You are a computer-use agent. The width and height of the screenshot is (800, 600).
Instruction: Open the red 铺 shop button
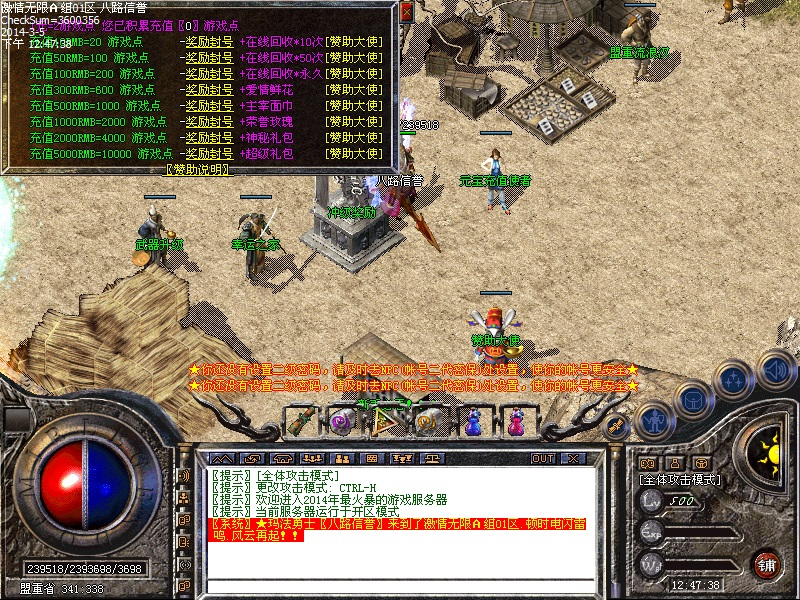click(766, 563)
